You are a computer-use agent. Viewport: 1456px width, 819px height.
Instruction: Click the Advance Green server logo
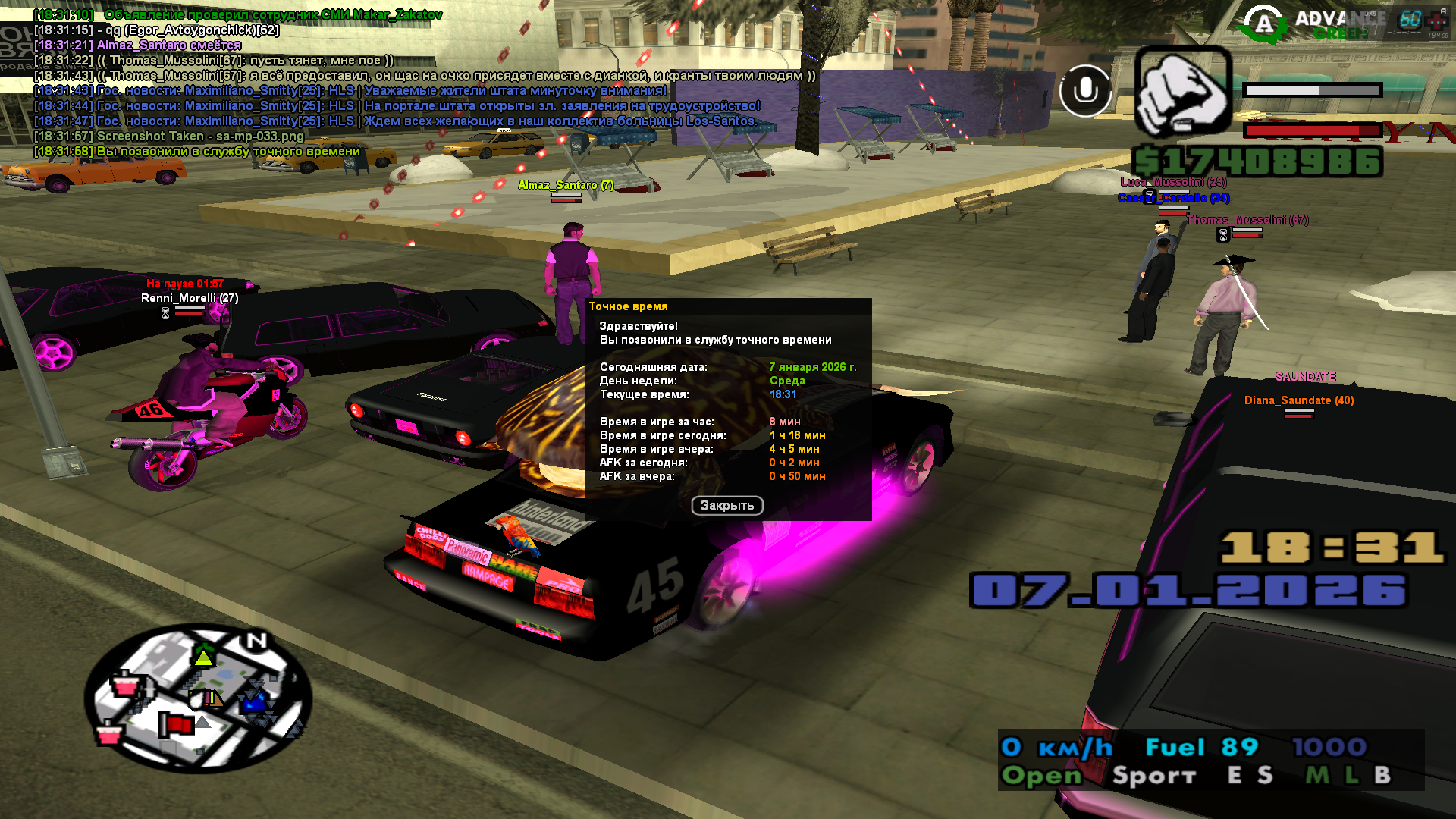[x=1306, y=24]
